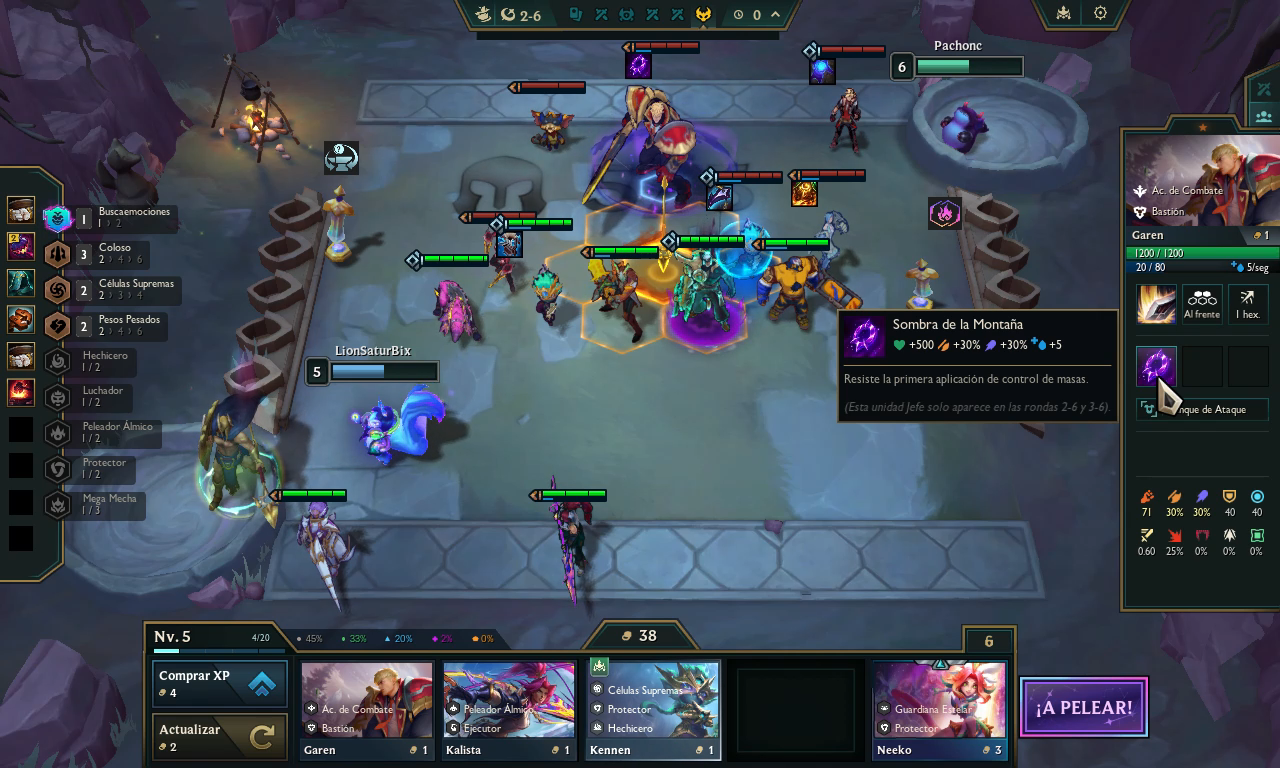
Task: Open the match history crossed swords icon top-right
Action: [x=1264, y=89]
